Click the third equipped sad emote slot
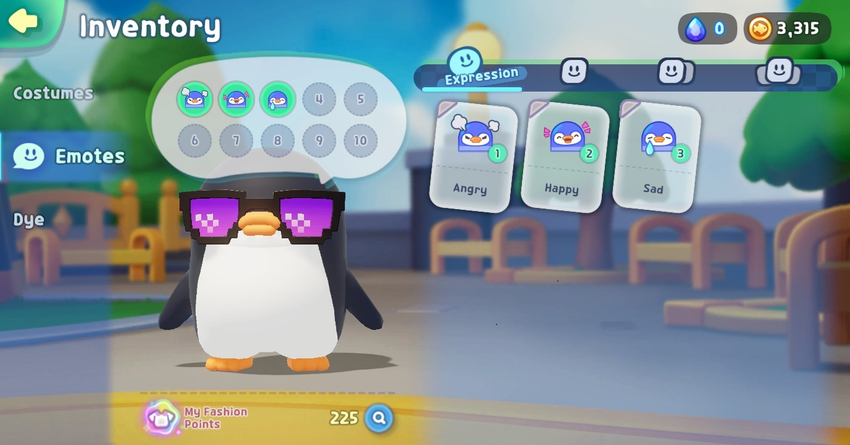 (277, 99)
